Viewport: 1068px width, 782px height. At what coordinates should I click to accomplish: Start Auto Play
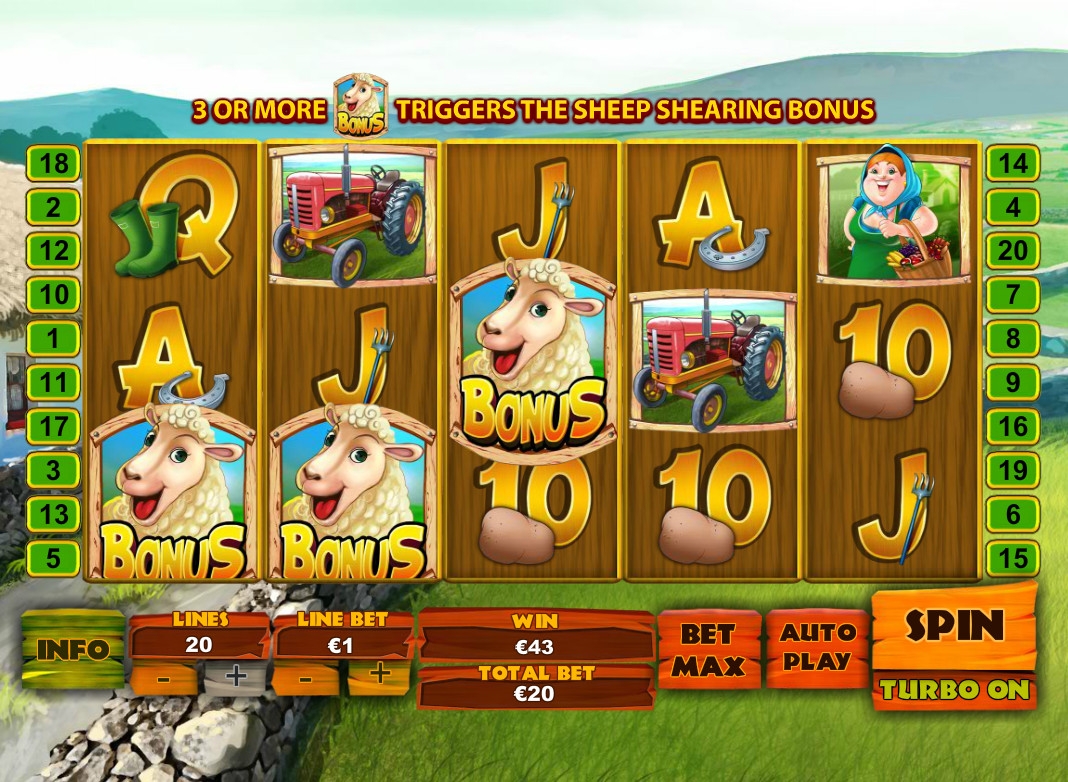click(x=817, y=647)
